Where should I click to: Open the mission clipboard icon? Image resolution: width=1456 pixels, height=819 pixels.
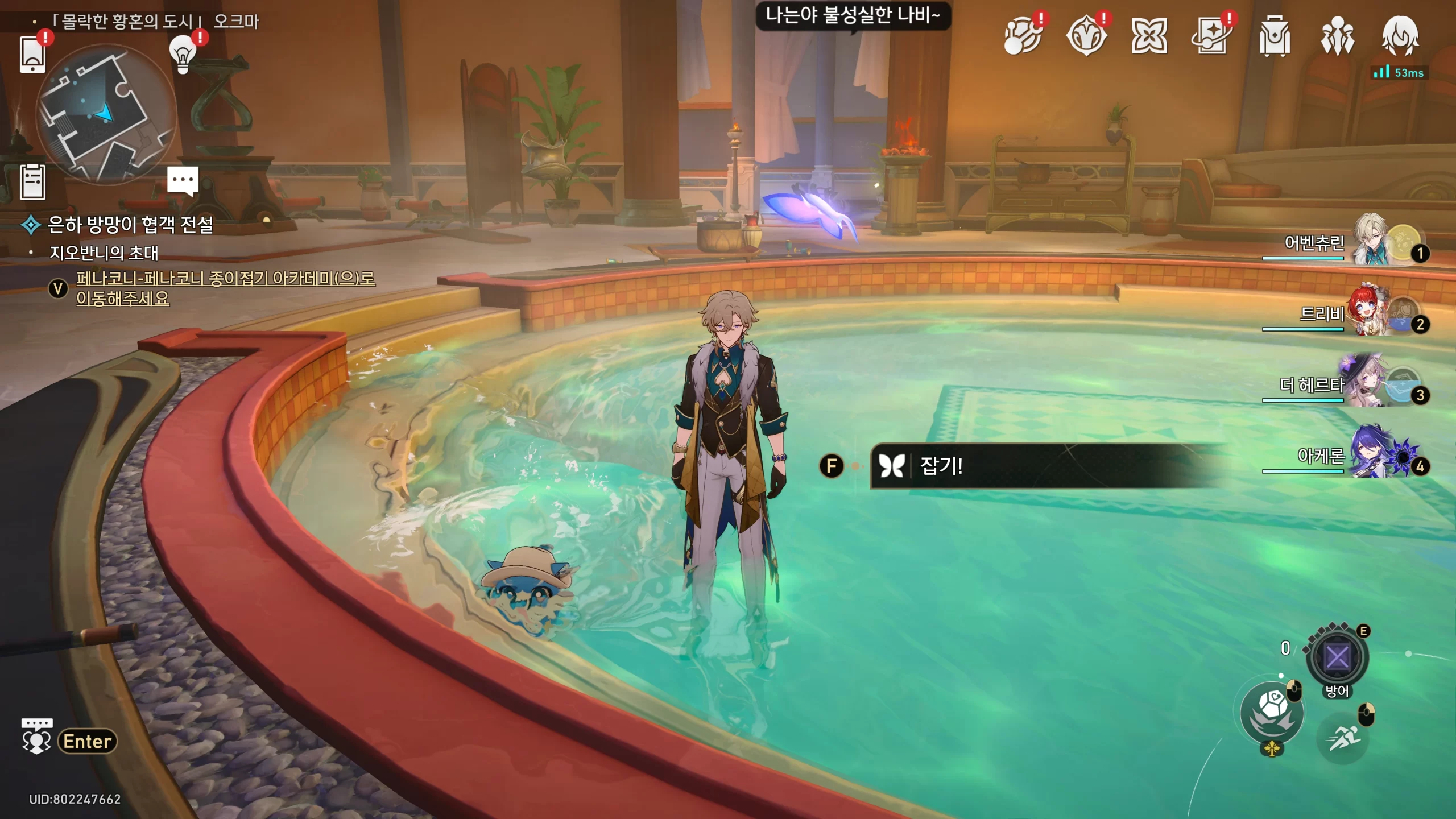(x=32, y=182)
